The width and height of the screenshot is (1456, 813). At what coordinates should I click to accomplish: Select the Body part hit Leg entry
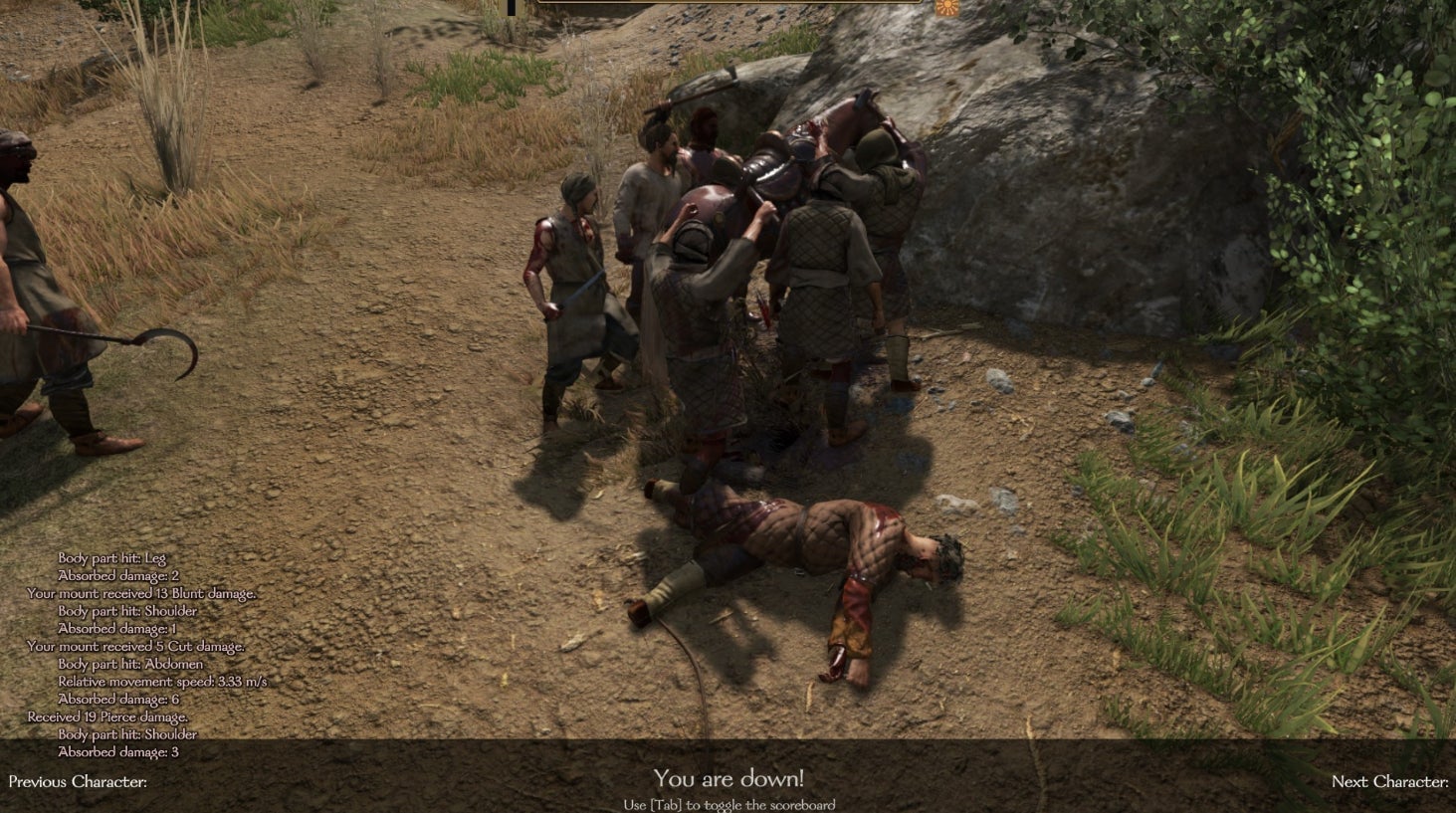[110, 556]
